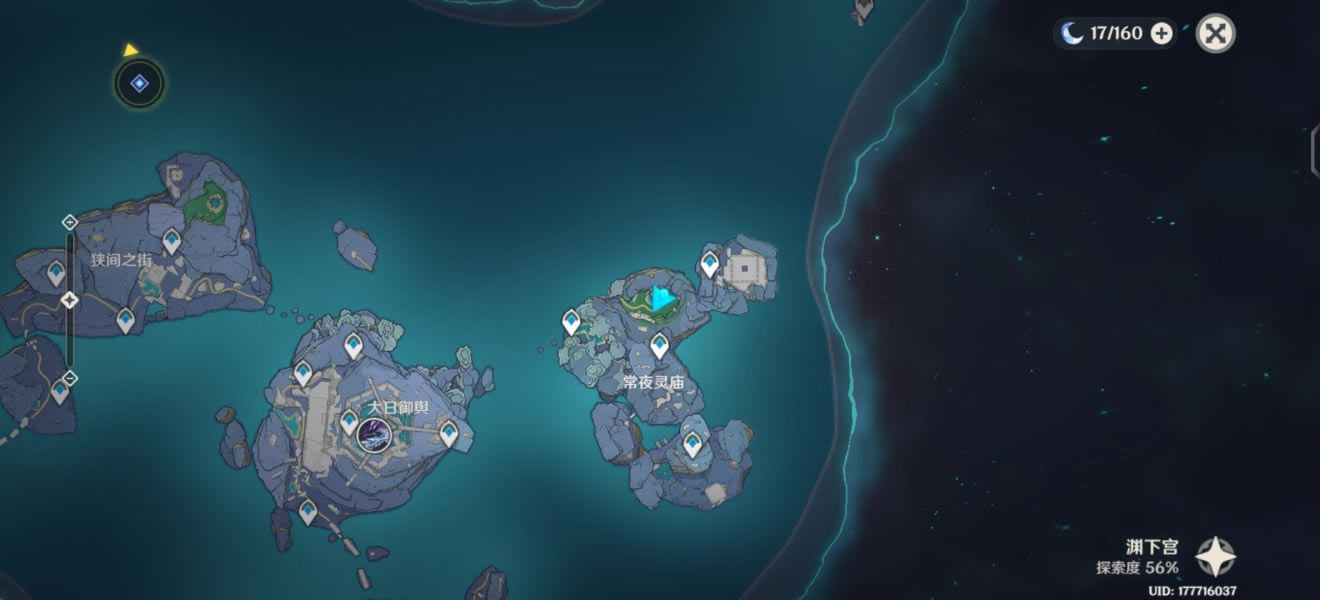Viewport: 1320px width, 600px height.
Task: Close the map with the X button
Action: pyautogui.click(x=1215, y=33)
